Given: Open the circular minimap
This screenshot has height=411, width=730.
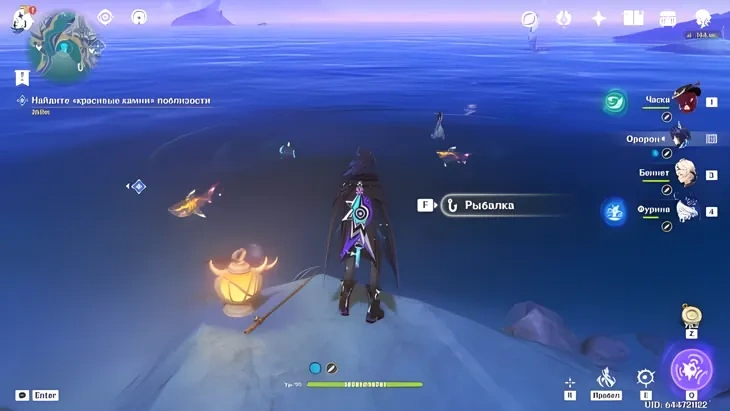Looking at the screenshot, I should click(63, 45).
